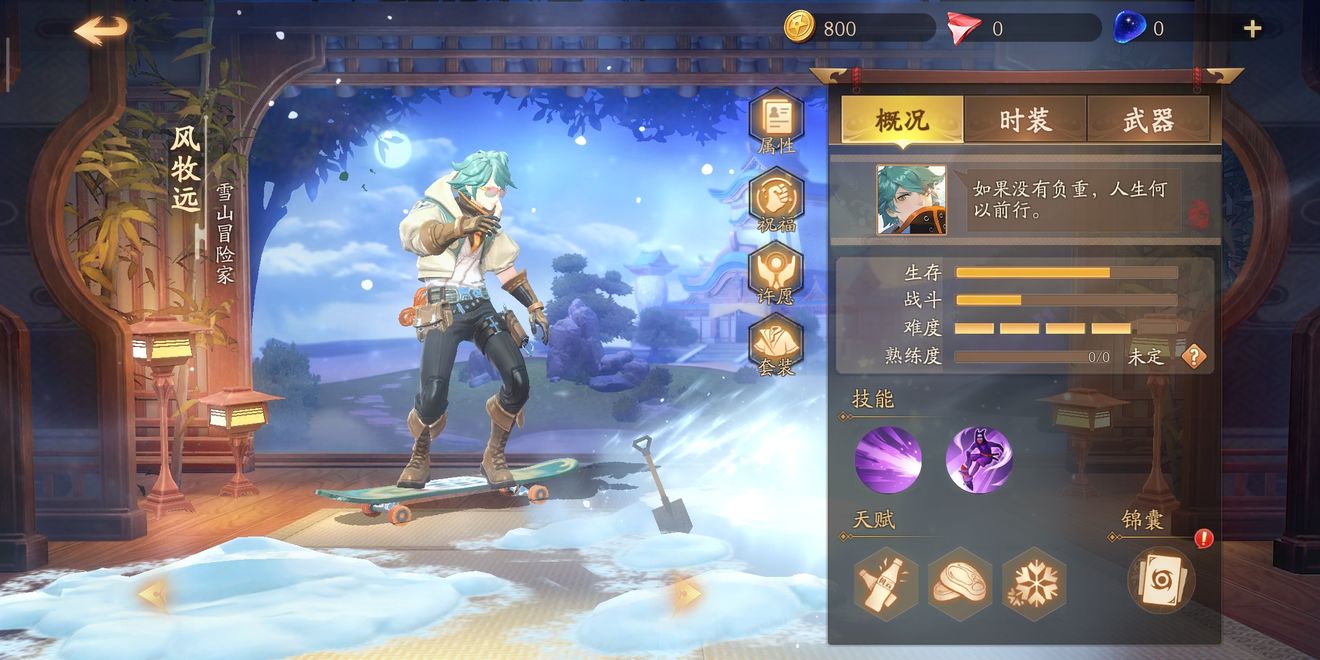Click the proficiency question mark help
Screen dimensions: 1320x660
coord(1194,356)
